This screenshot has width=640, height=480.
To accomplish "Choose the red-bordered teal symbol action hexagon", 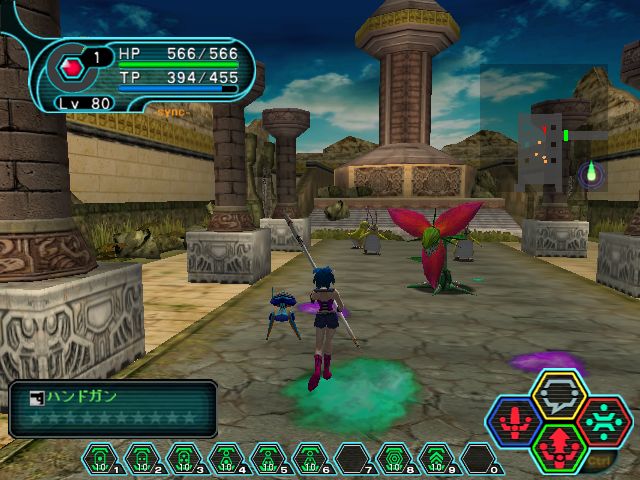I will coord(603,421).
